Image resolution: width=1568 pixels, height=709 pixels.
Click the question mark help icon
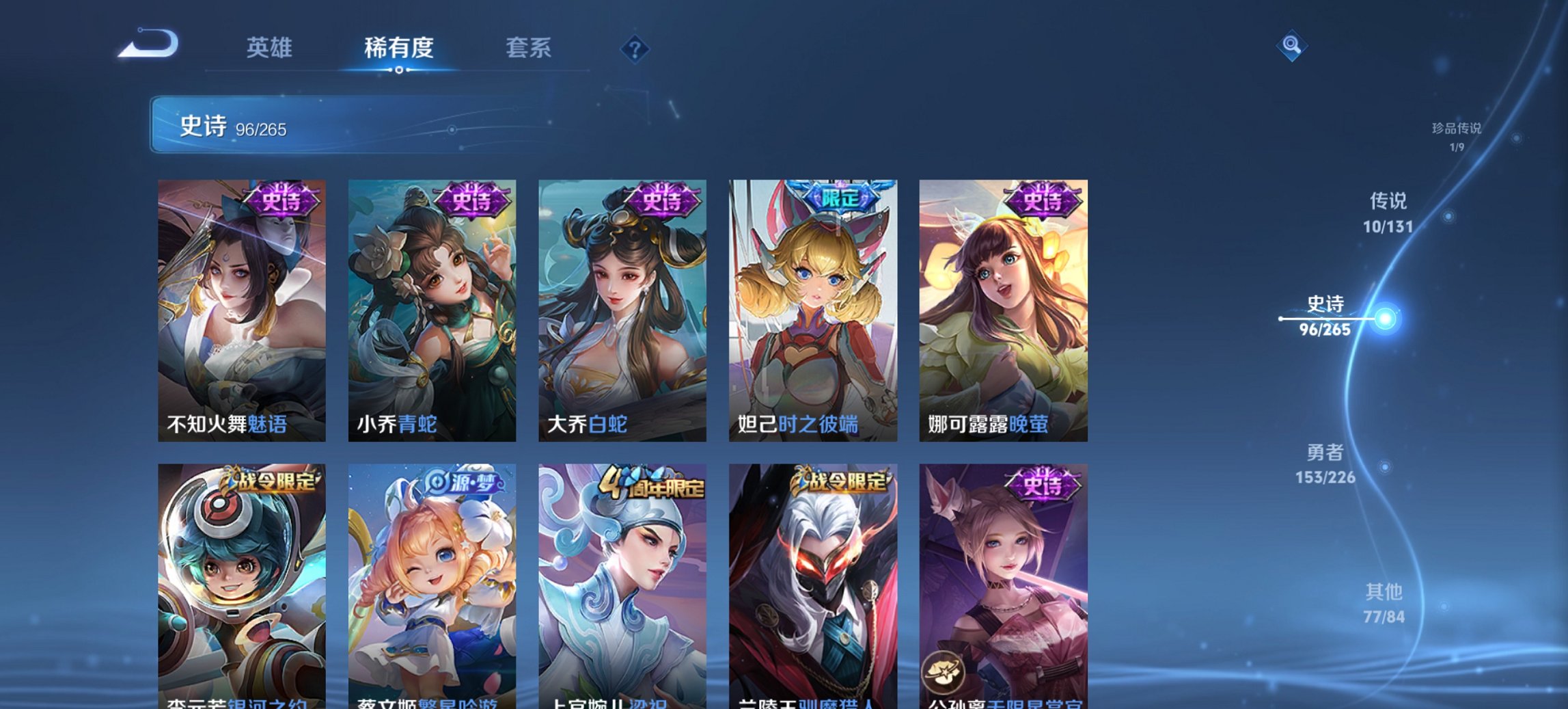click(x=635, y=49)
